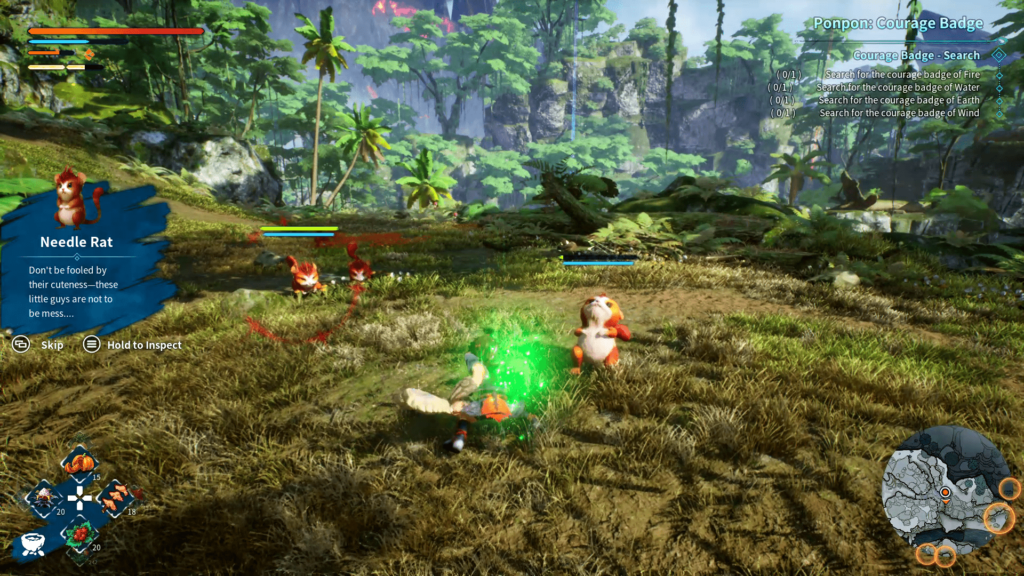Choose the grilled meat skewers slot
Screen dimensions: 1024x576
[x=115, y=497]
